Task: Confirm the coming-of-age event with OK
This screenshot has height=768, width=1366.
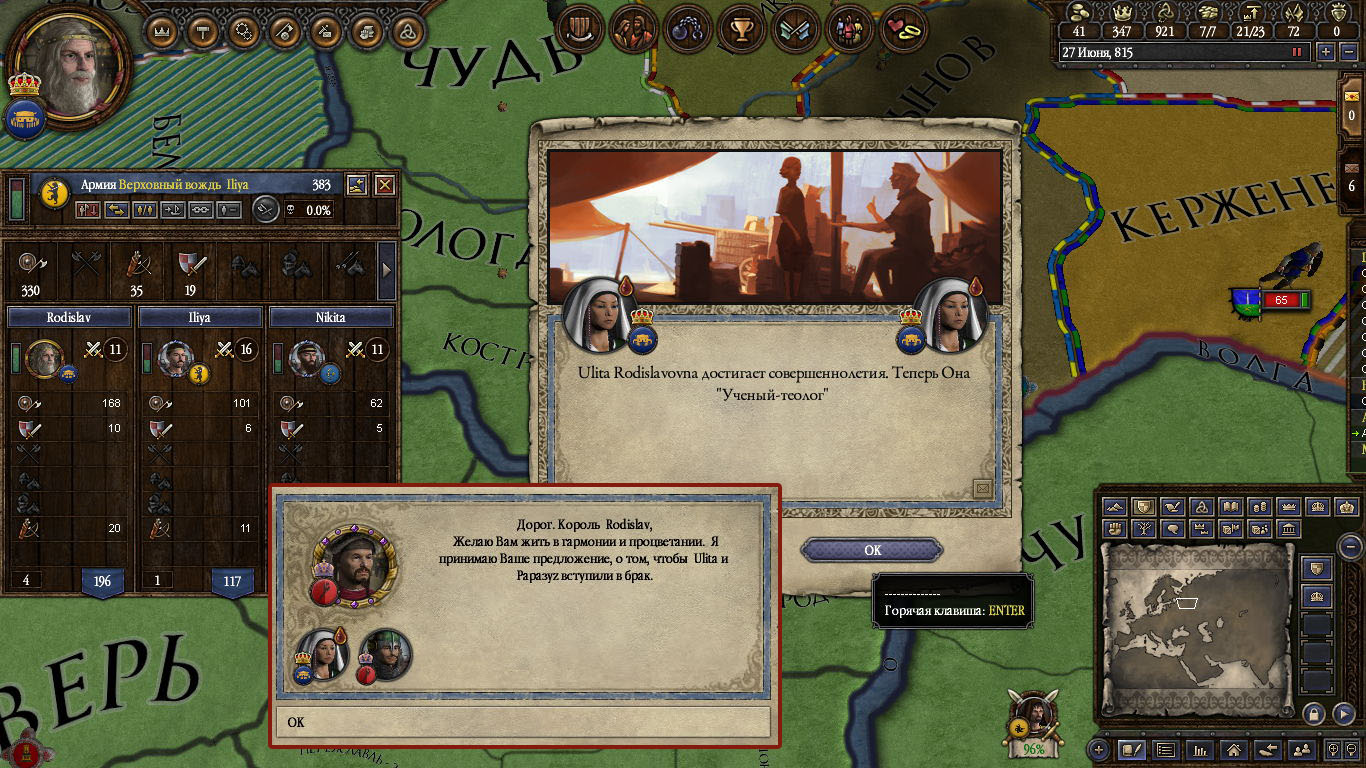Action: point(872,550)
